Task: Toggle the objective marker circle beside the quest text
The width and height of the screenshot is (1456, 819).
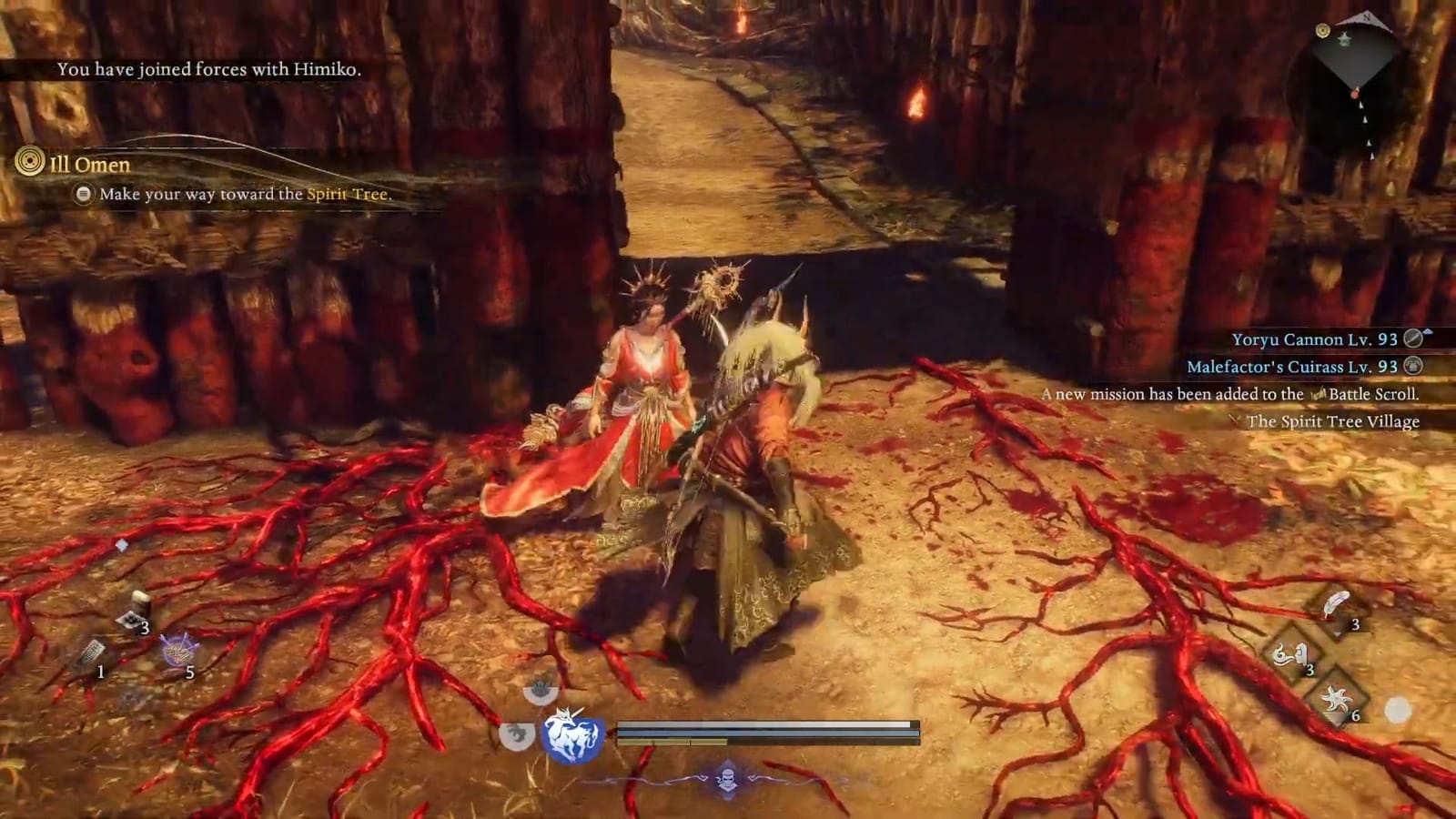Action: click(x=84, y=194)
